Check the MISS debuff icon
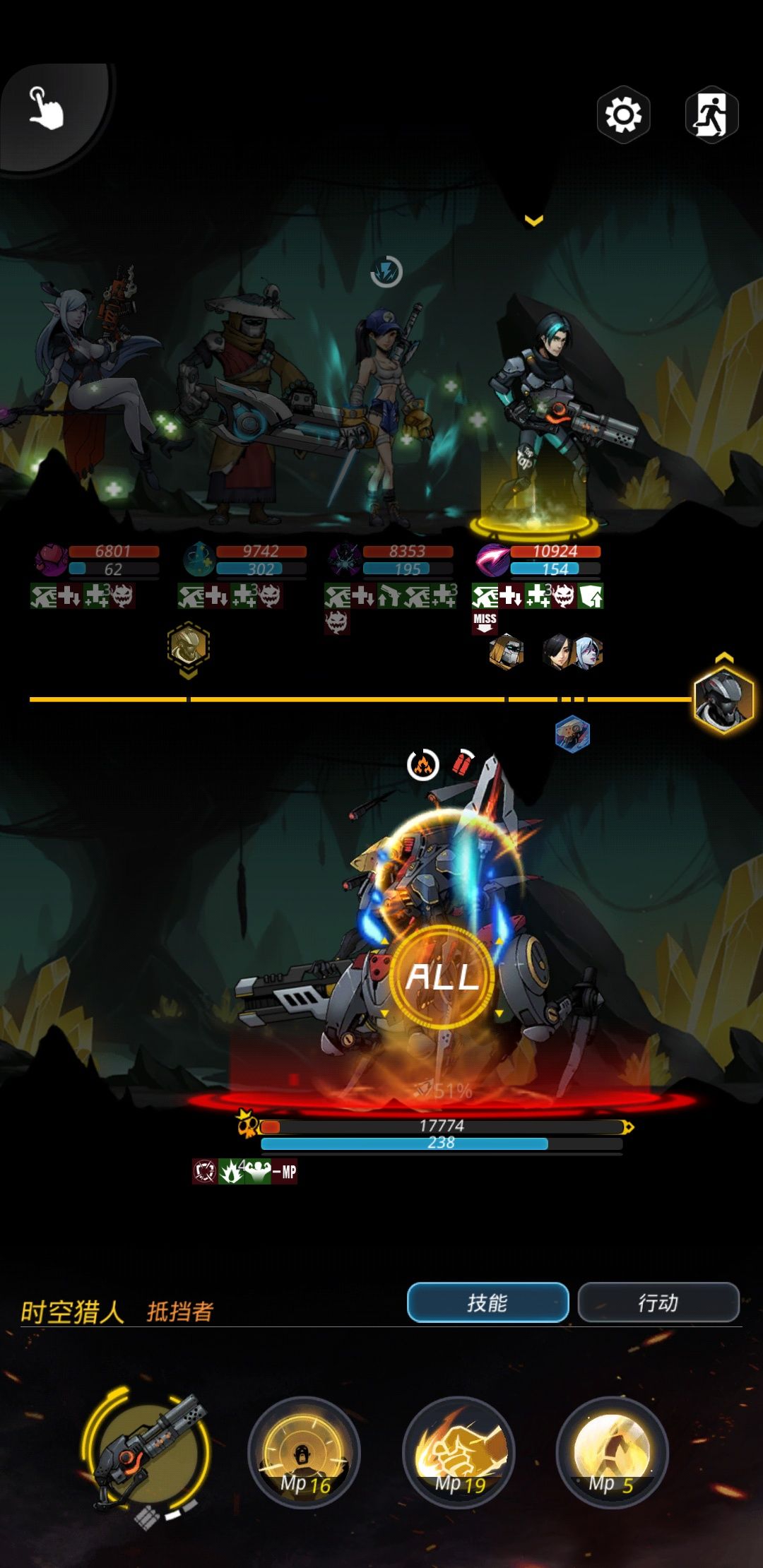Viewport: 763px width, 1568px height. click(485, 622)
